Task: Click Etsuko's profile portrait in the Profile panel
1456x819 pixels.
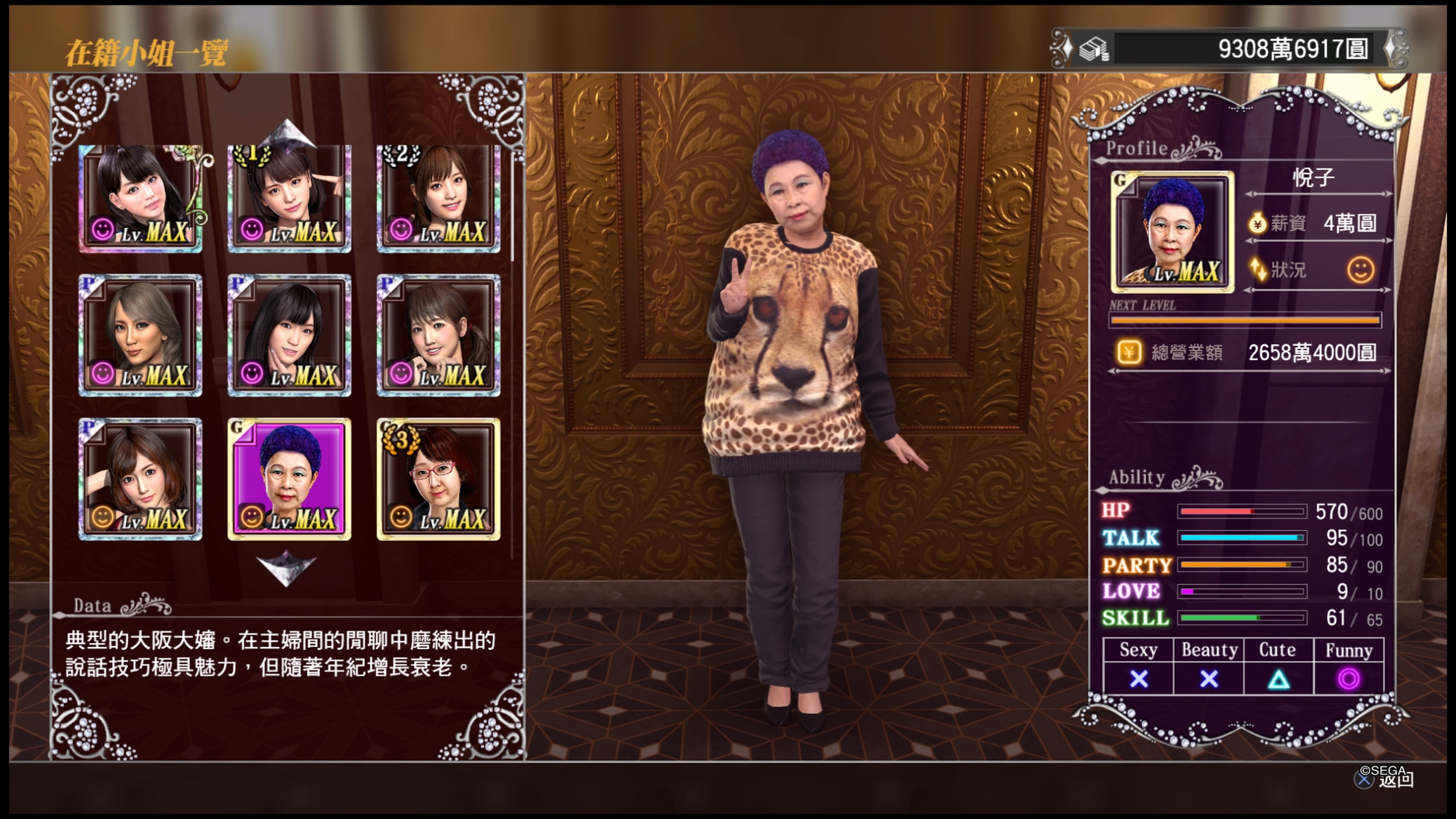Action: (x=1172, y=232)
